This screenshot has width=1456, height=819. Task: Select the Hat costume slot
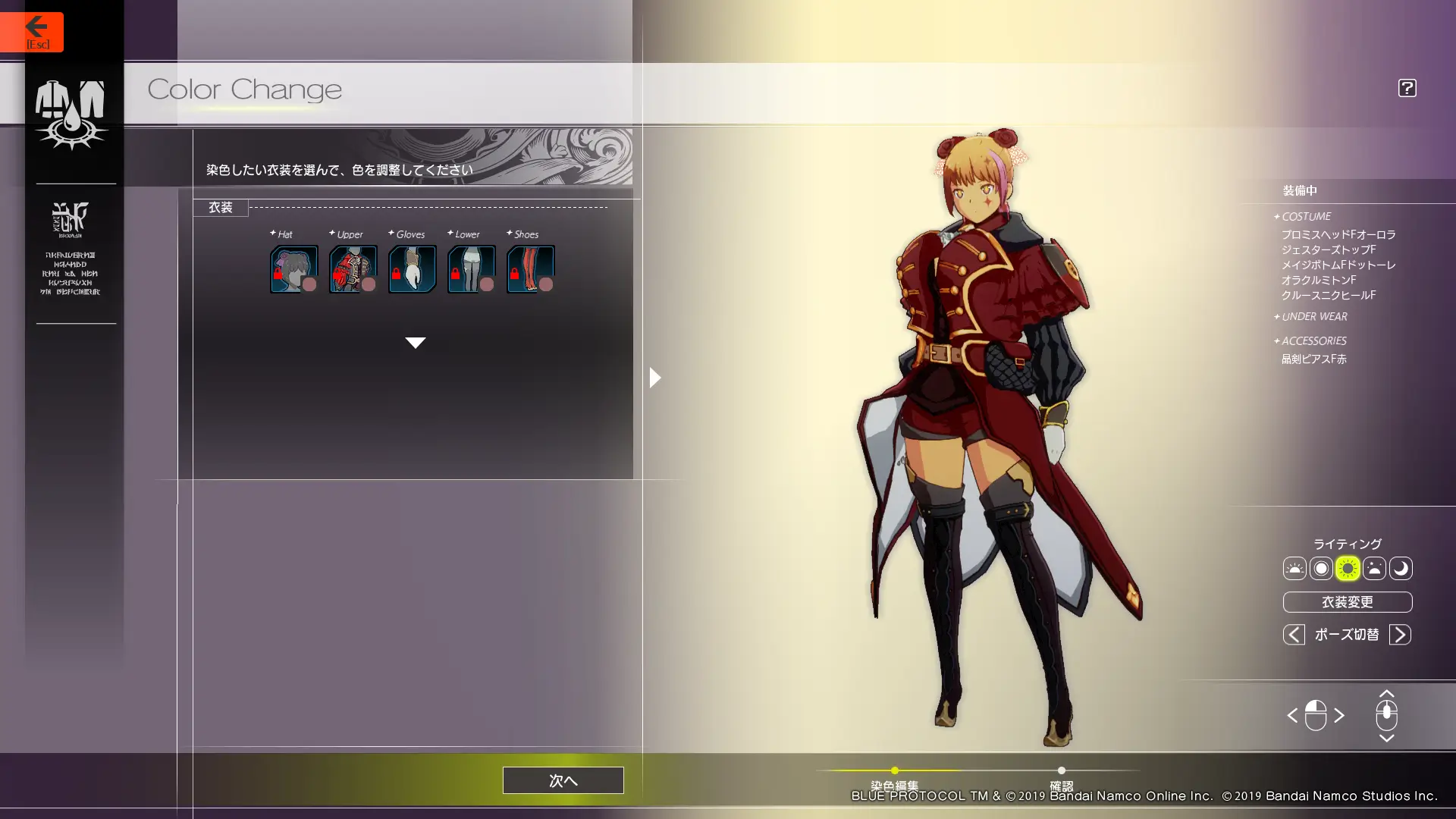point(293,269)
